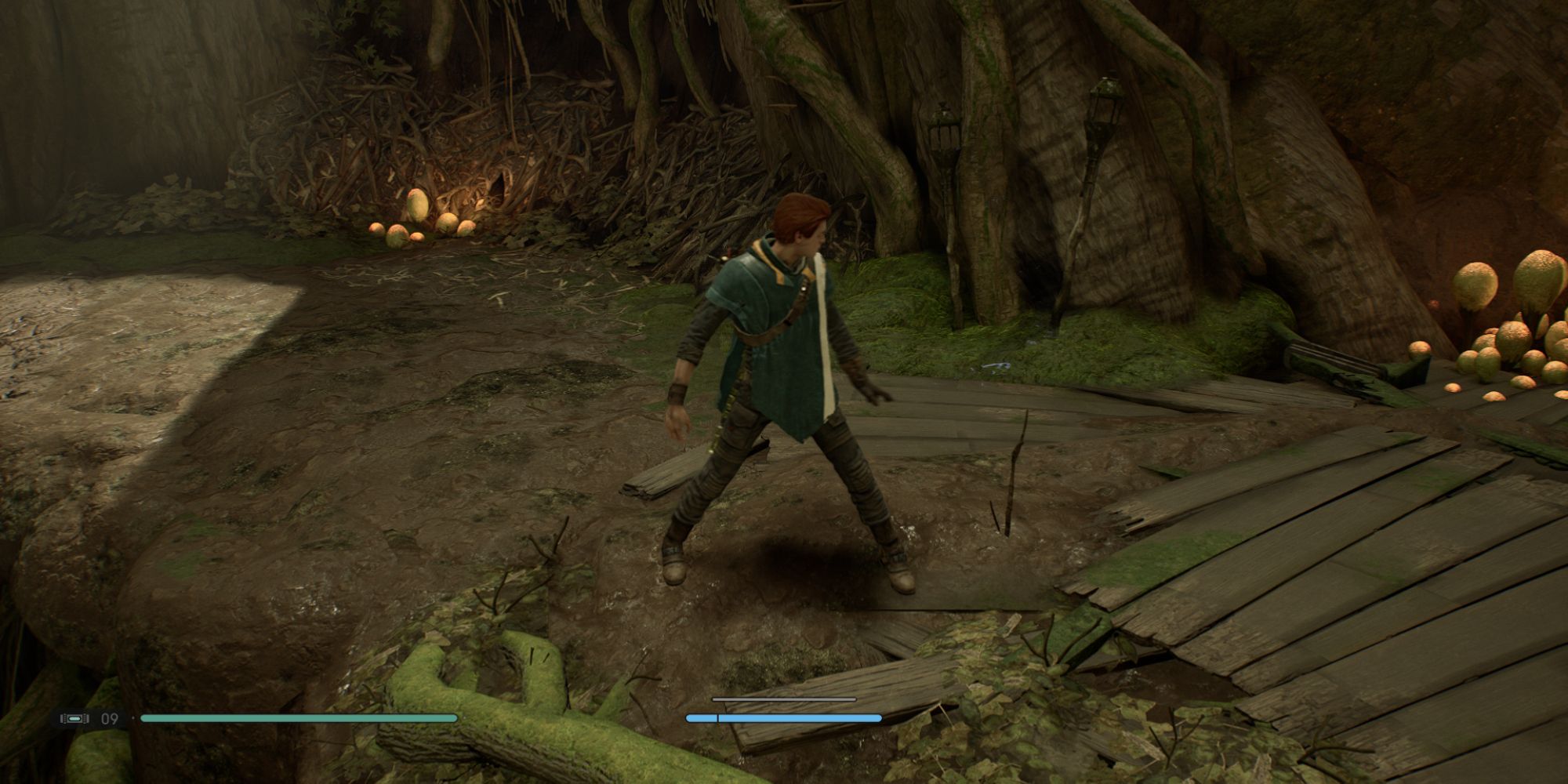
Task: Select the stim canister icon
Action: click(75, 718)
